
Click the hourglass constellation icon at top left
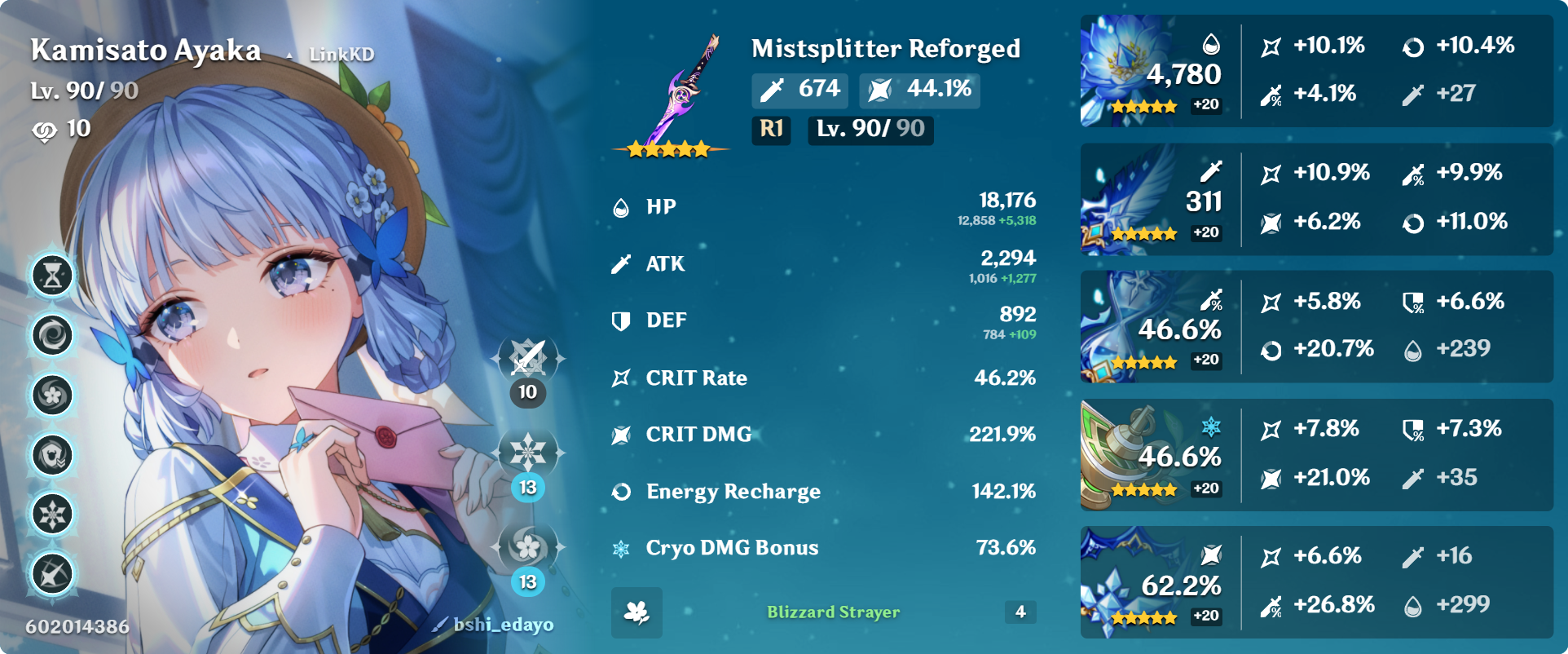[x=51, y=277]
